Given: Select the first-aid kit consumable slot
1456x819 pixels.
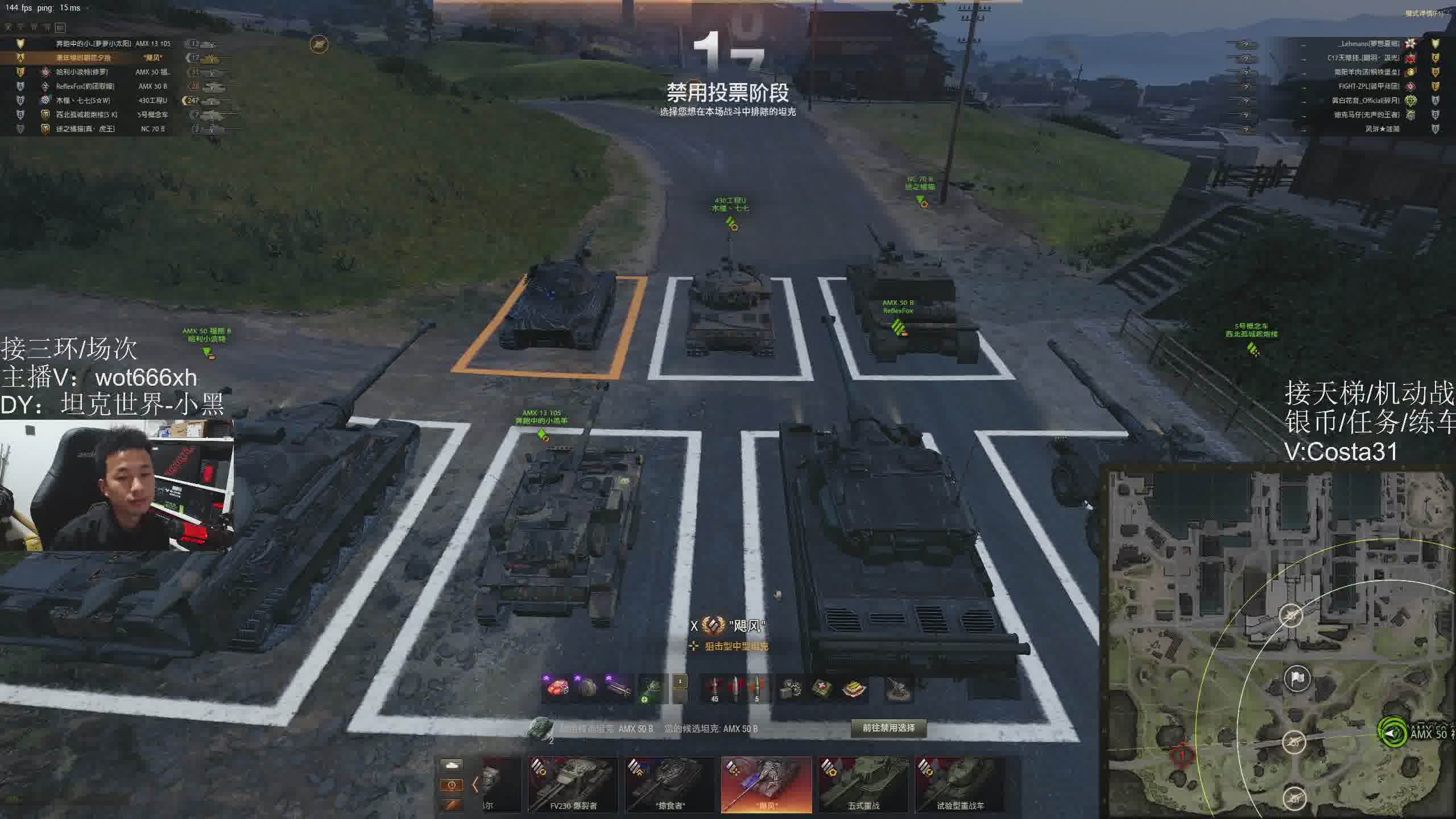Looking at the screenshot, I should click(822, 689).
